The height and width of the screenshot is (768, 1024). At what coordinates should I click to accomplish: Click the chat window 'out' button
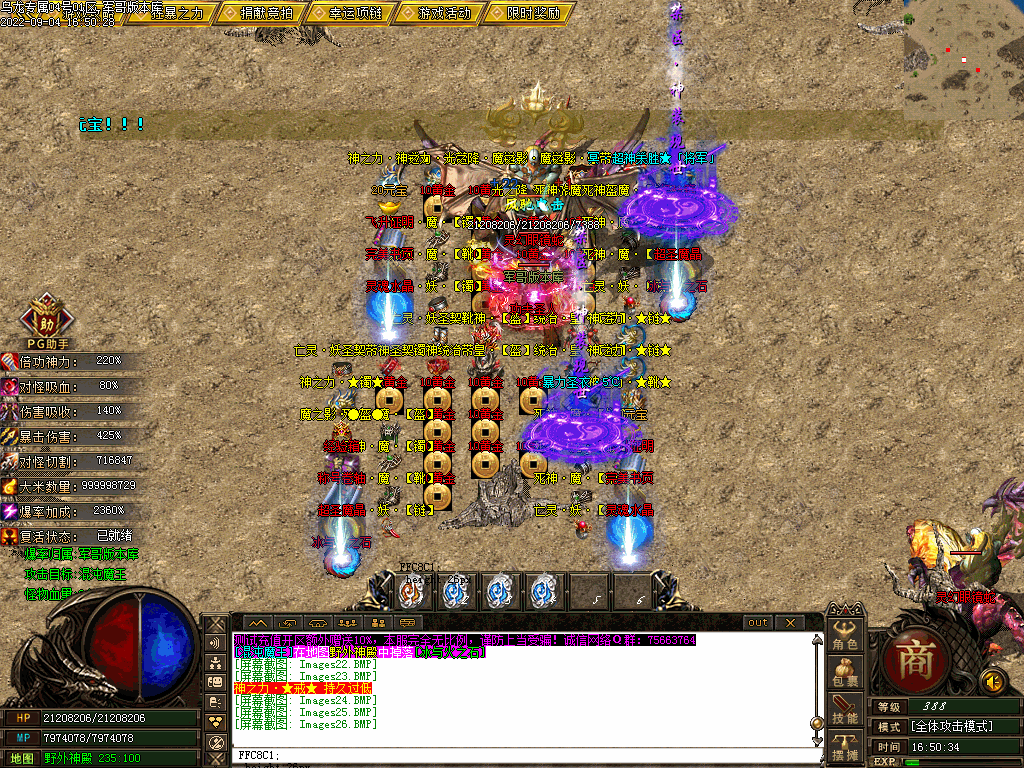(758, 622)
